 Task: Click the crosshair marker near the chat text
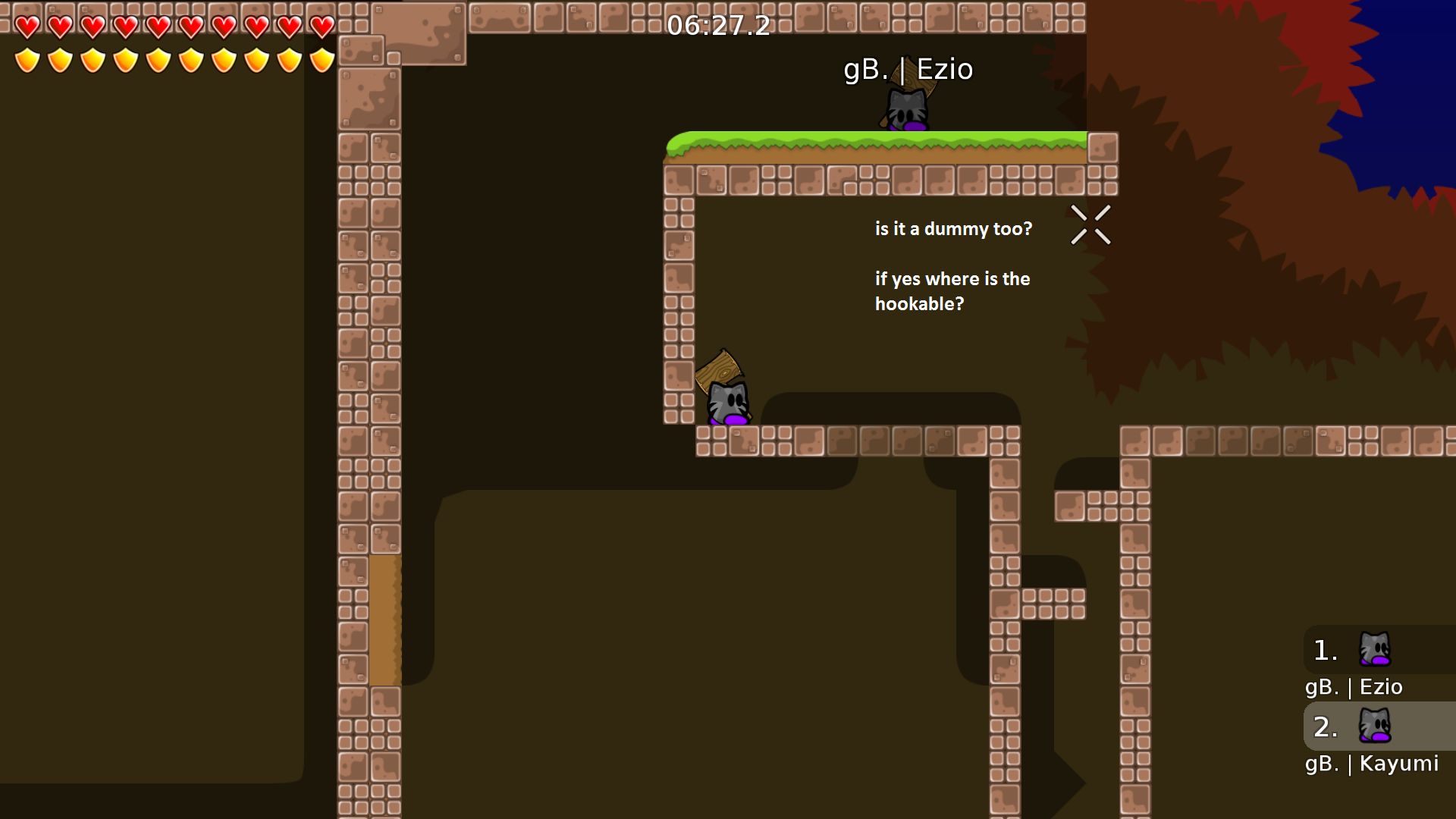pyautogui.click(x=1090, y=224)
